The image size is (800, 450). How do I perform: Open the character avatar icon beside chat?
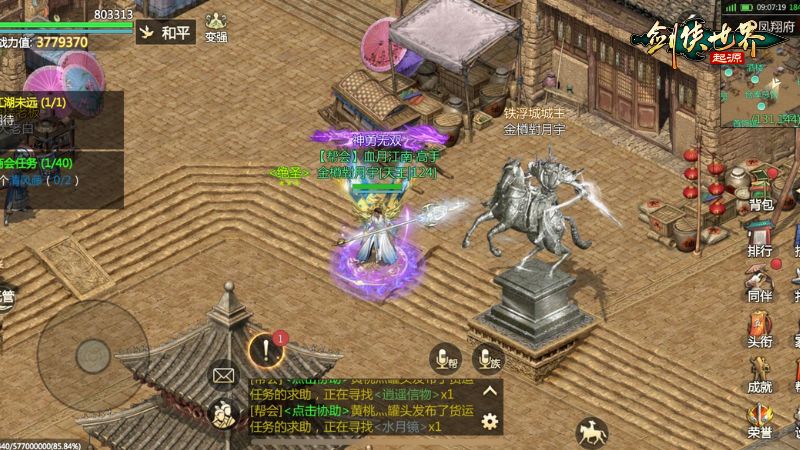coord(223,413)
